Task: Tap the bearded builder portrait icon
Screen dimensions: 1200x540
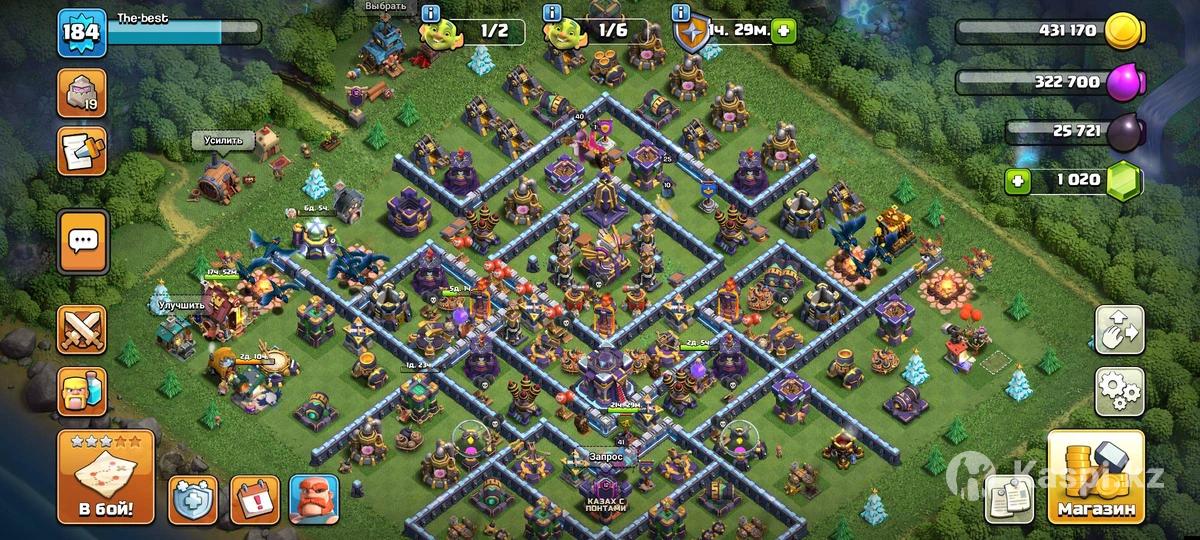Action: click(314, 498)
